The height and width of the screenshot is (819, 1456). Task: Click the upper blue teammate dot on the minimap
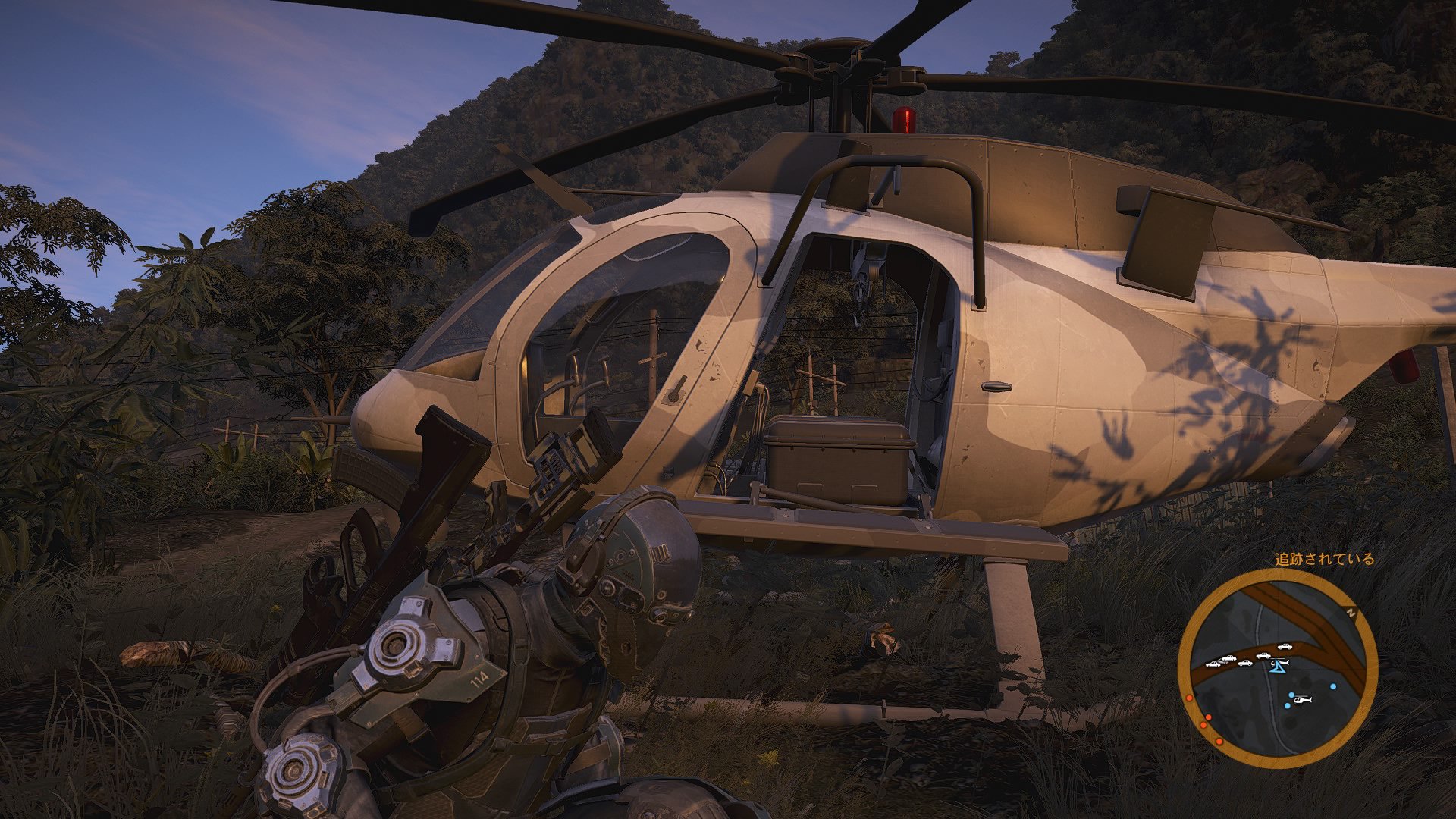tap(1333, 686)
